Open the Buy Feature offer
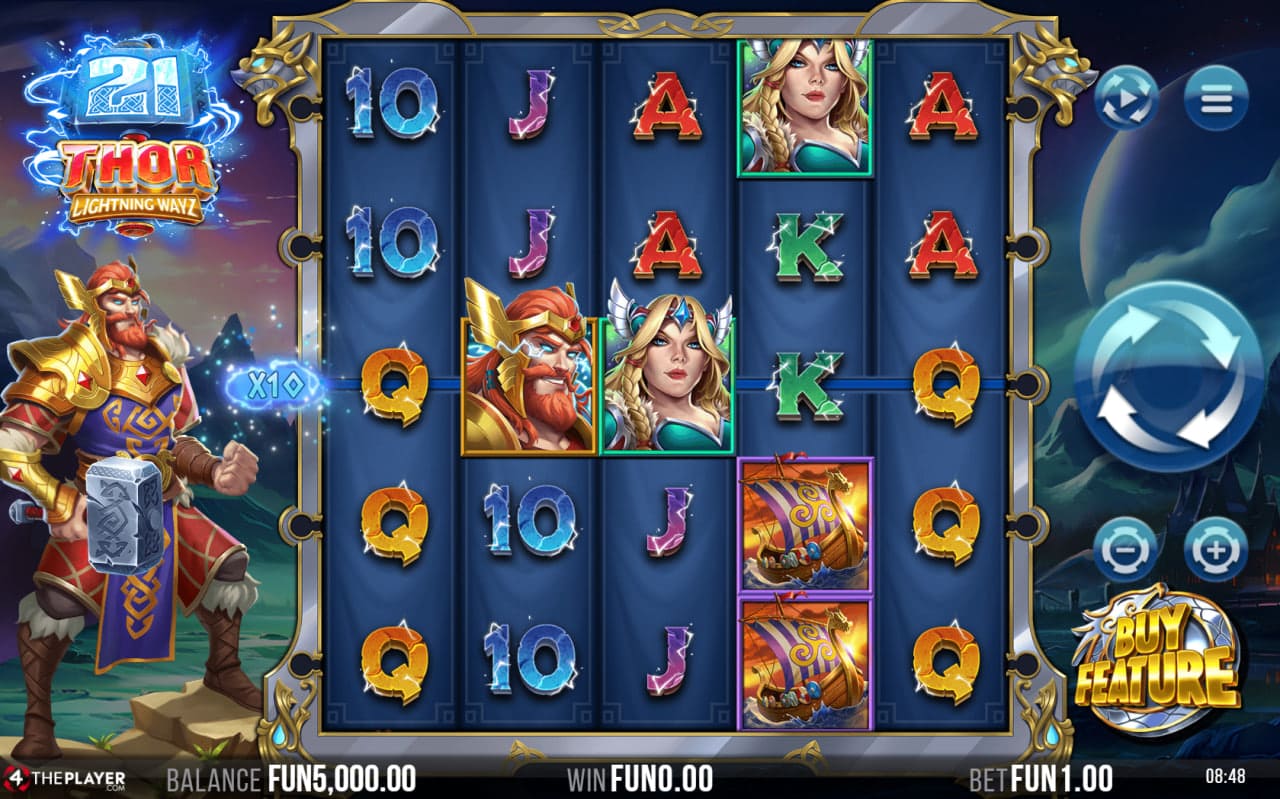Screen dimensions: 1280x799 pyautogui.click(x=1156, y=660)
